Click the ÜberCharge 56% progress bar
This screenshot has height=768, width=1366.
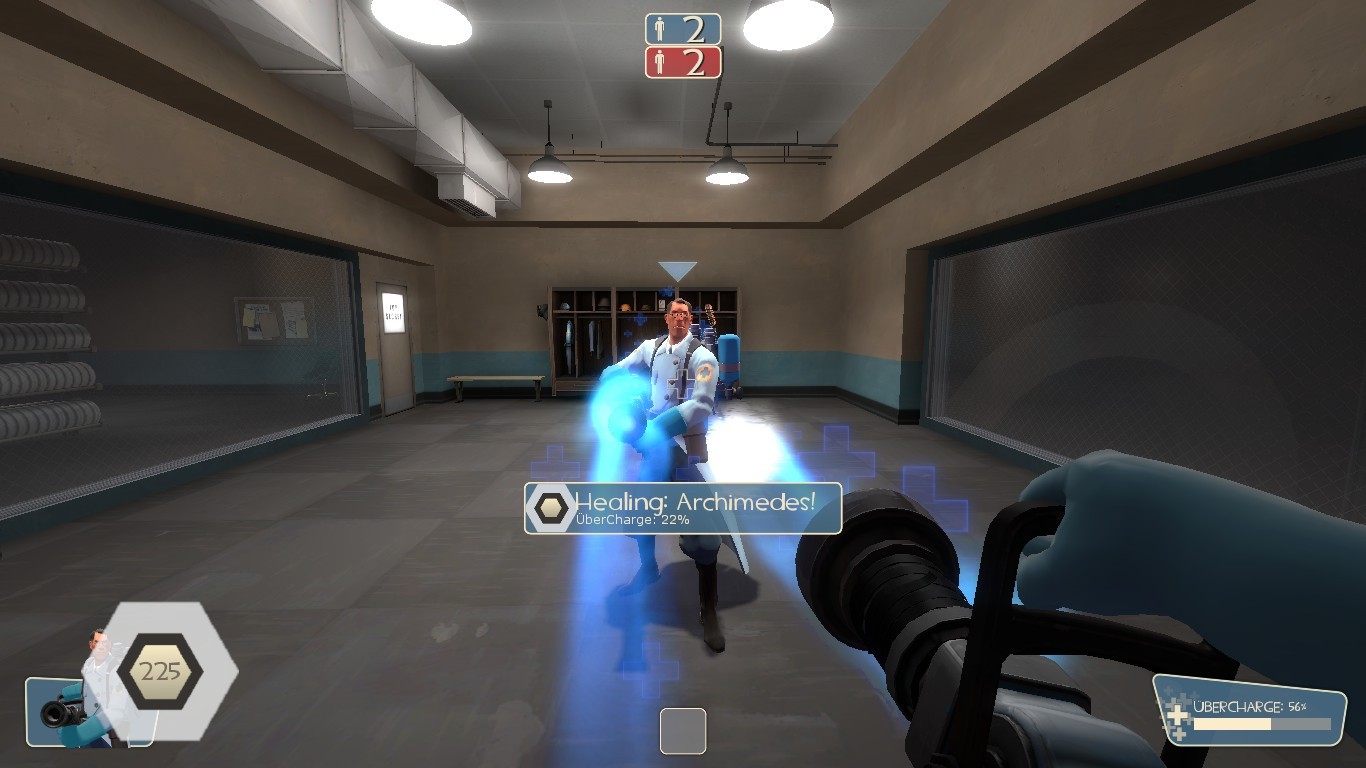(x=1260, y=725)
